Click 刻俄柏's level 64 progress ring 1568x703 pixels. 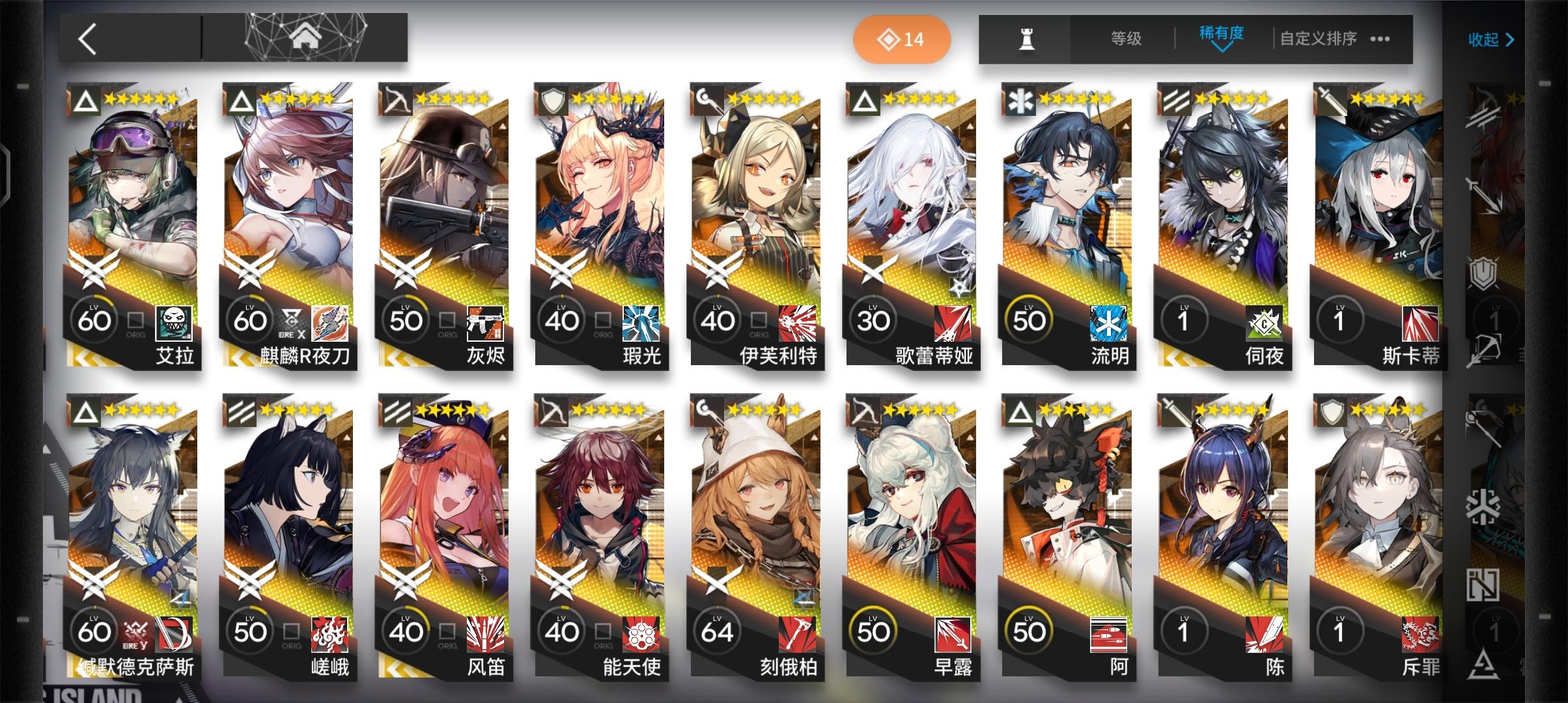(717, 630)
